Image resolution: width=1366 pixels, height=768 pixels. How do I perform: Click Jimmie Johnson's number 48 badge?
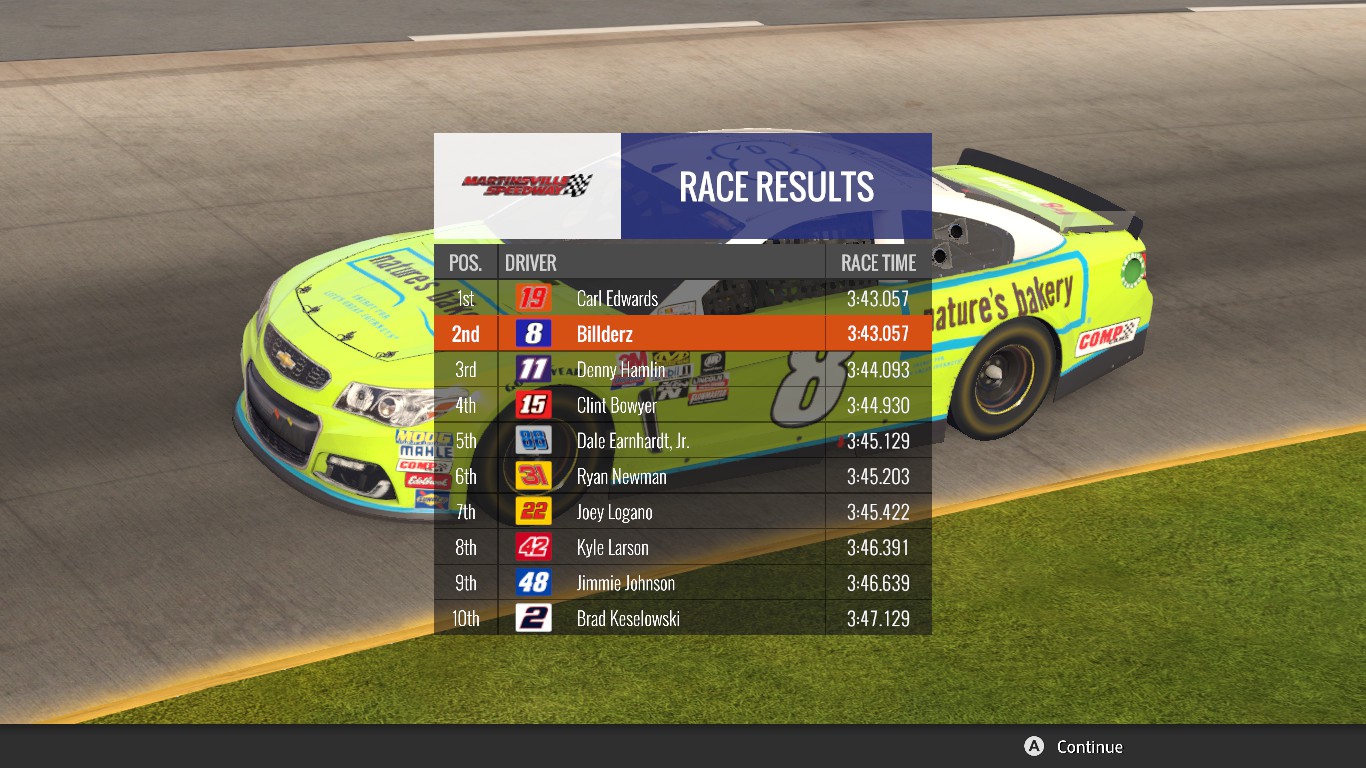pyautogui.click(x=532, y=583)
